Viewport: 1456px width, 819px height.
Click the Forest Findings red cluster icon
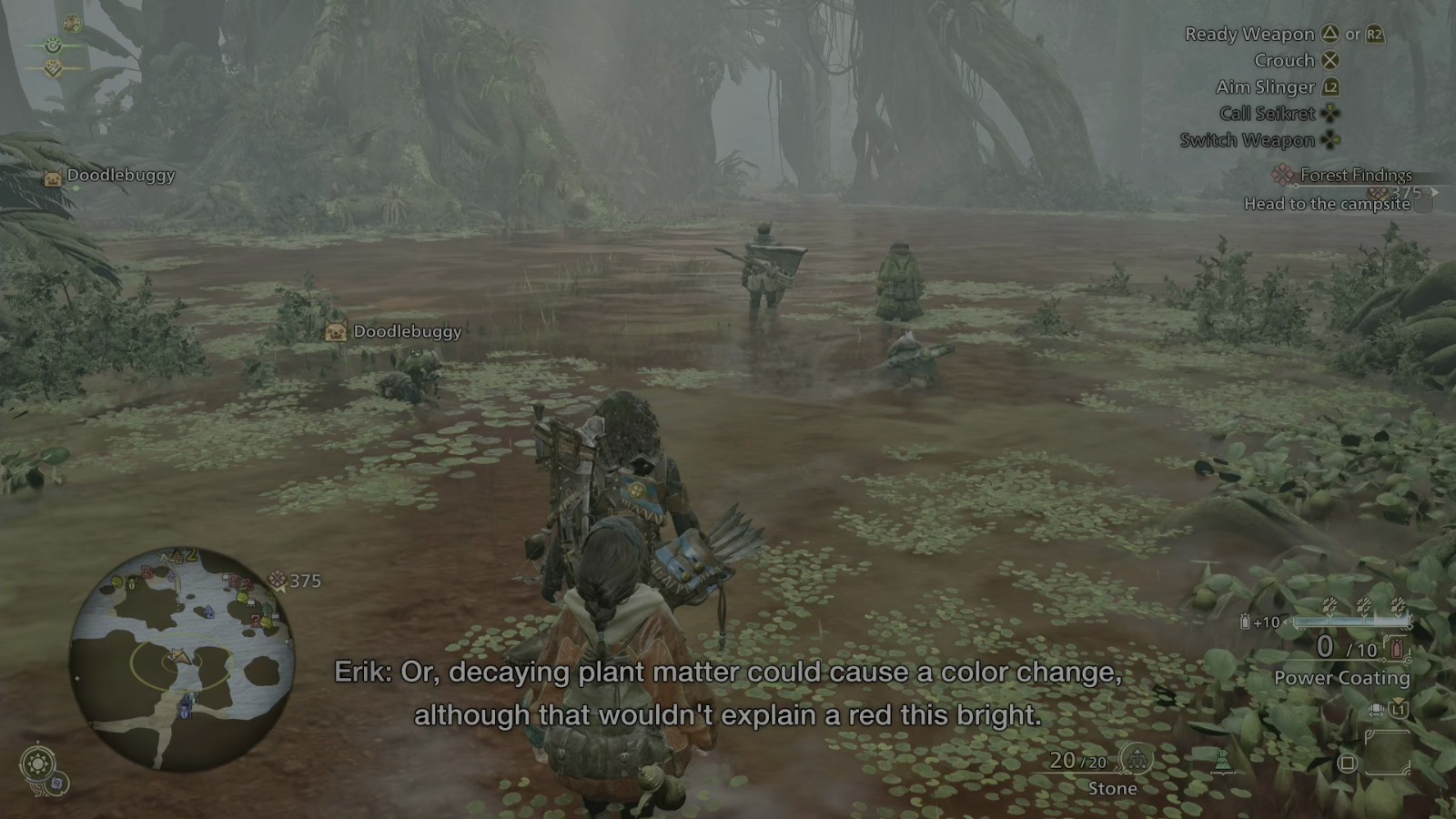click(x=1282, y=175)
